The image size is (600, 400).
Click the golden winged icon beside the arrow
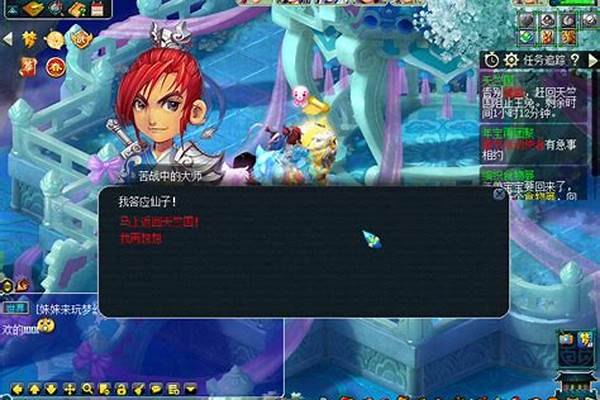29,39
